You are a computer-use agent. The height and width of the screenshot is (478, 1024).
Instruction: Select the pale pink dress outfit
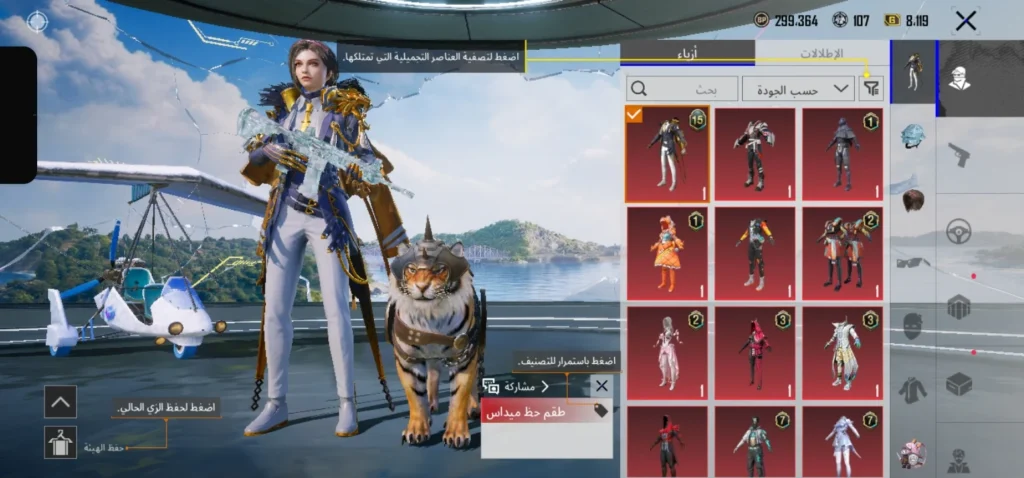click(x=667, y=354)
